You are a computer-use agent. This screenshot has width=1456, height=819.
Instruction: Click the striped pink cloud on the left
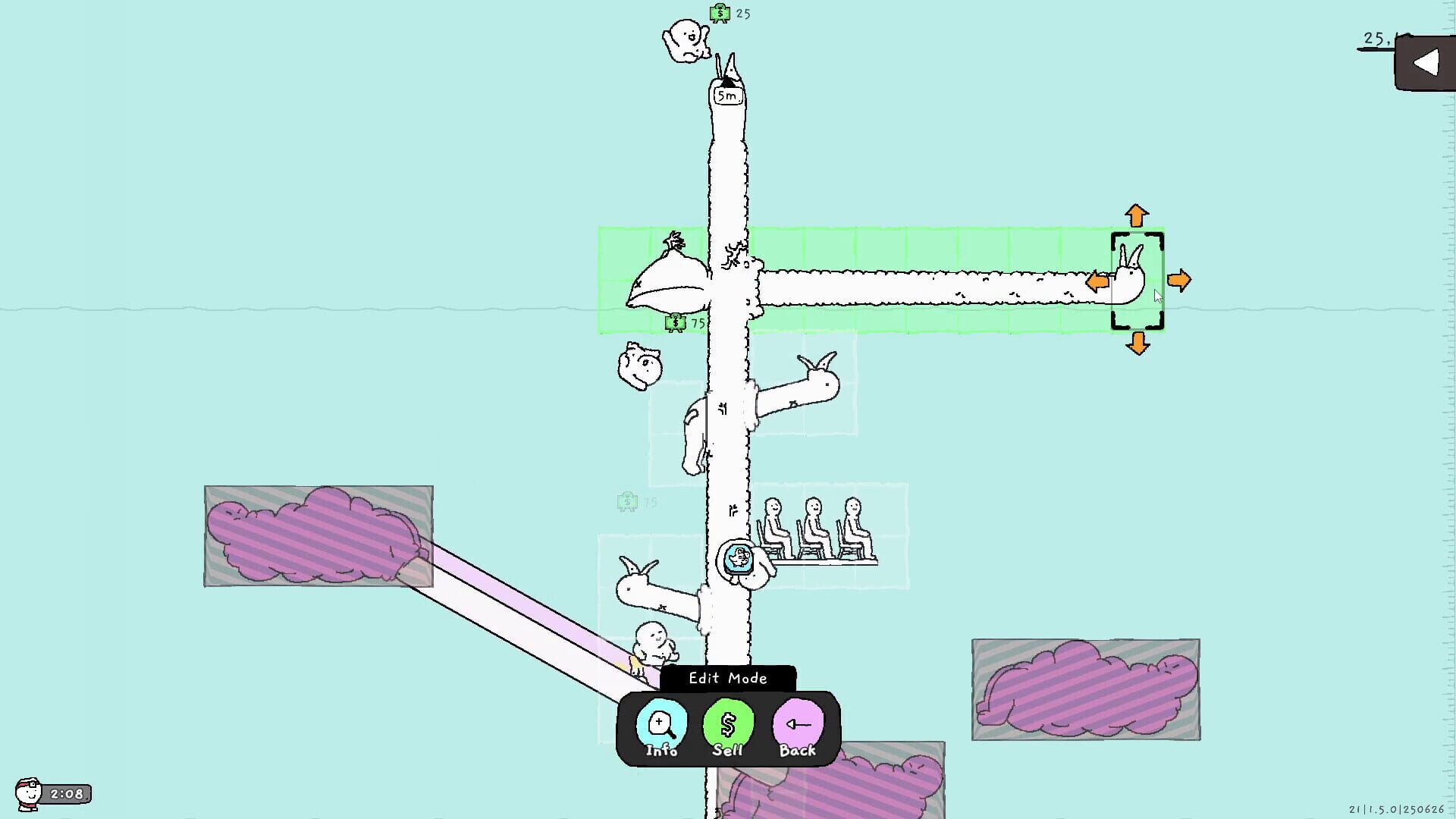[x=315, y=535]
